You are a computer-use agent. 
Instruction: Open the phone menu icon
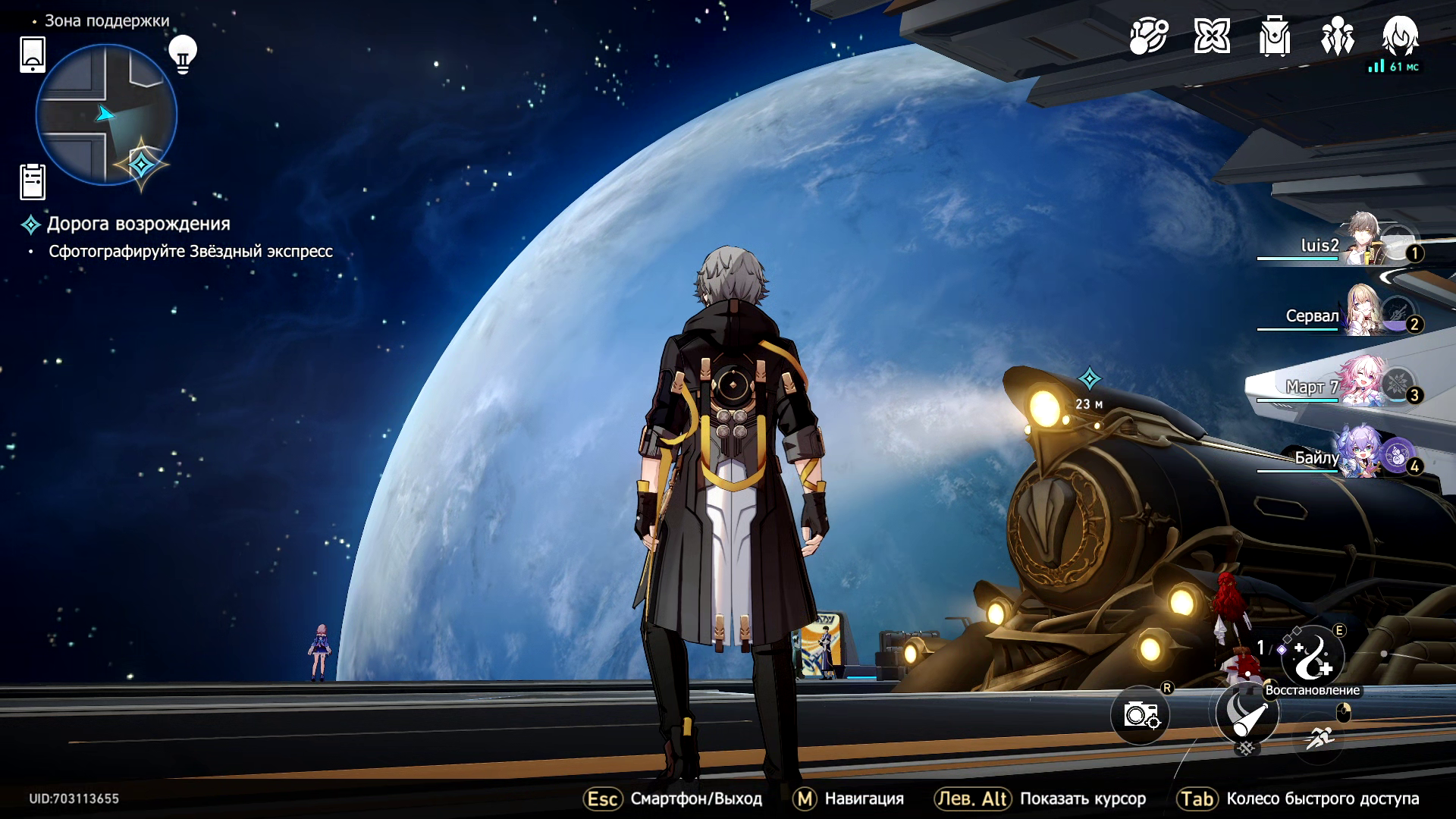coord(33,55)
